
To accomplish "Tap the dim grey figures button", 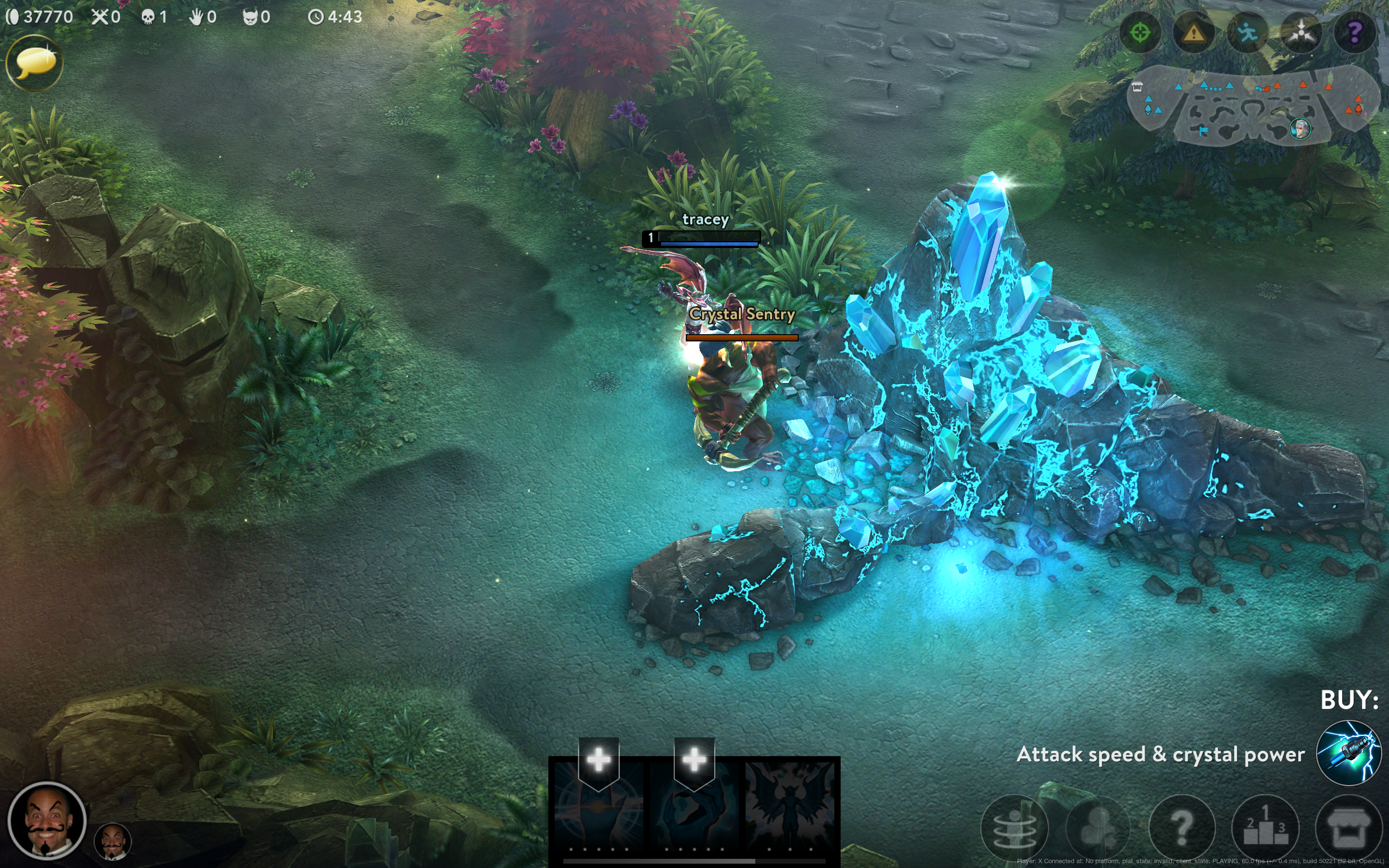I will 1097,827.
